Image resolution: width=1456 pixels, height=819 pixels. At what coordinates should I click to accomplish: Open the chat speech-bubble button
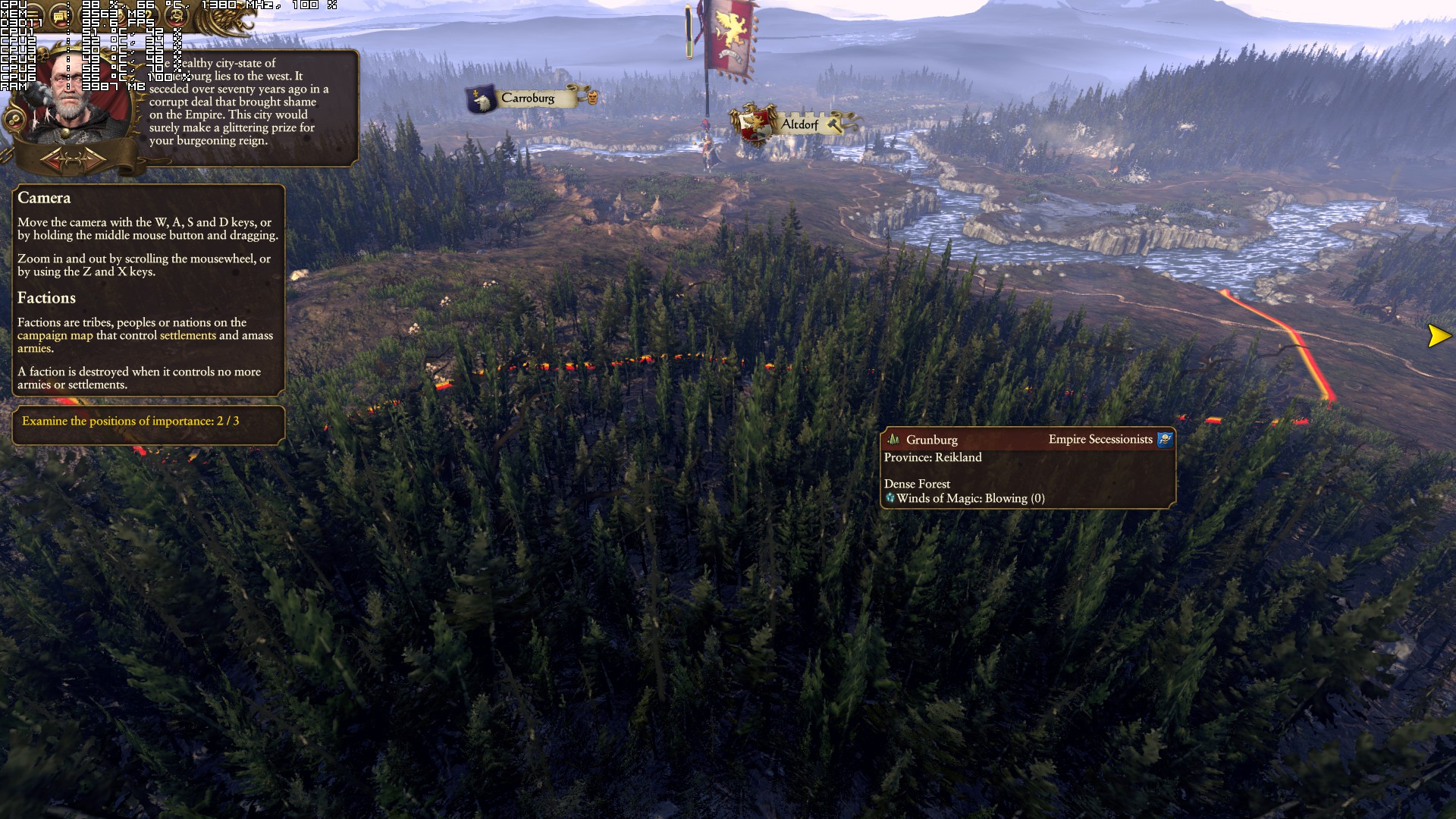59,15
